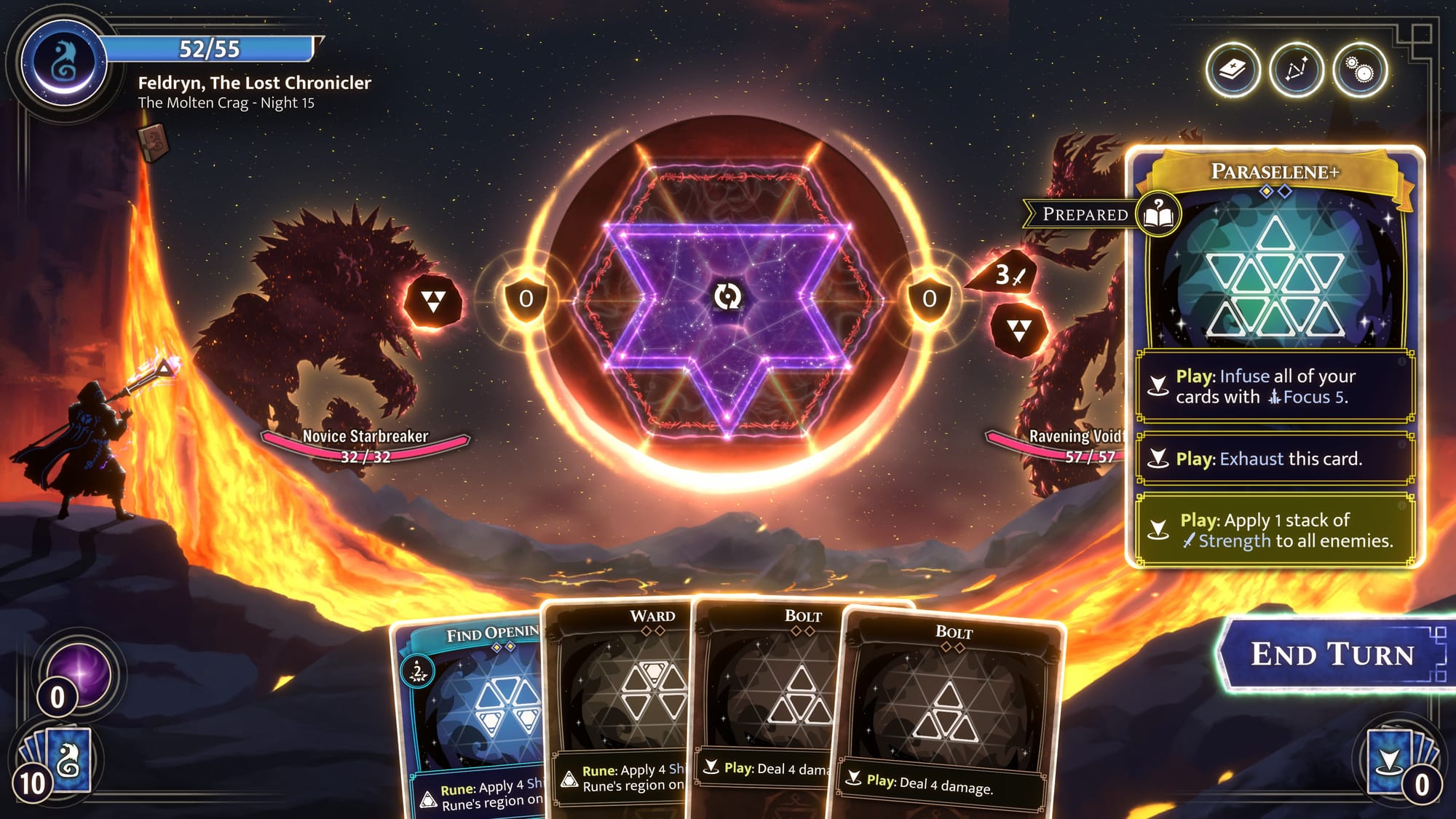Click the End Turn button
The height and width of the screenshot is (819, 1456).
(x=1331, y=654)
